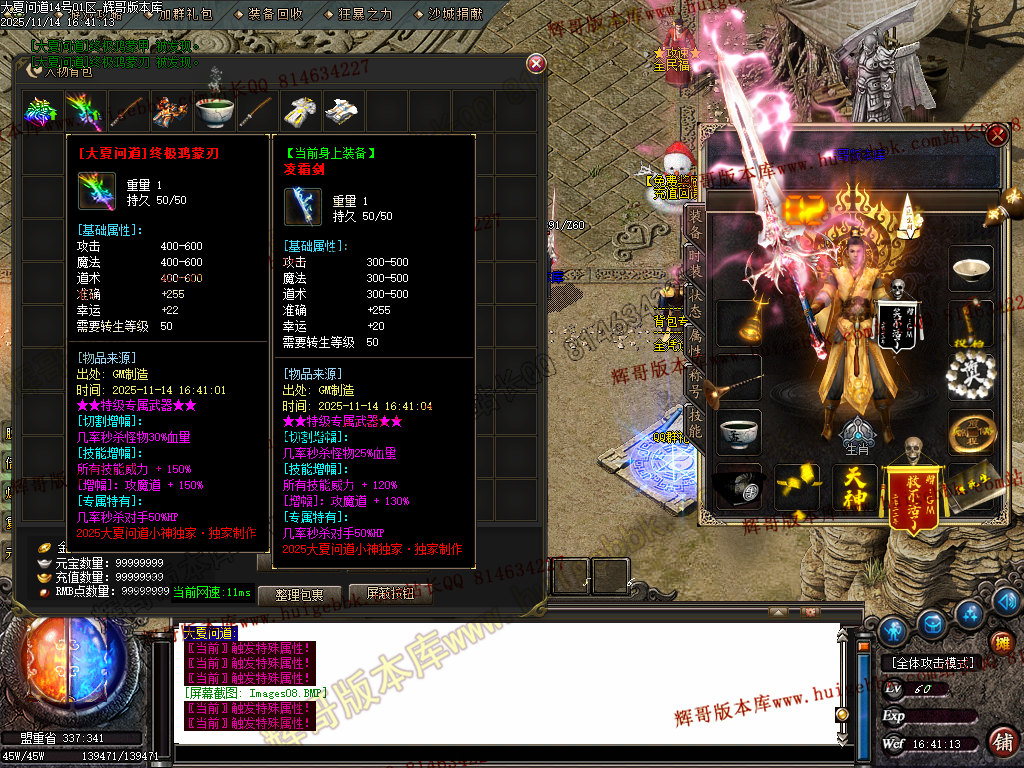Close the inventory bag window

536,64
